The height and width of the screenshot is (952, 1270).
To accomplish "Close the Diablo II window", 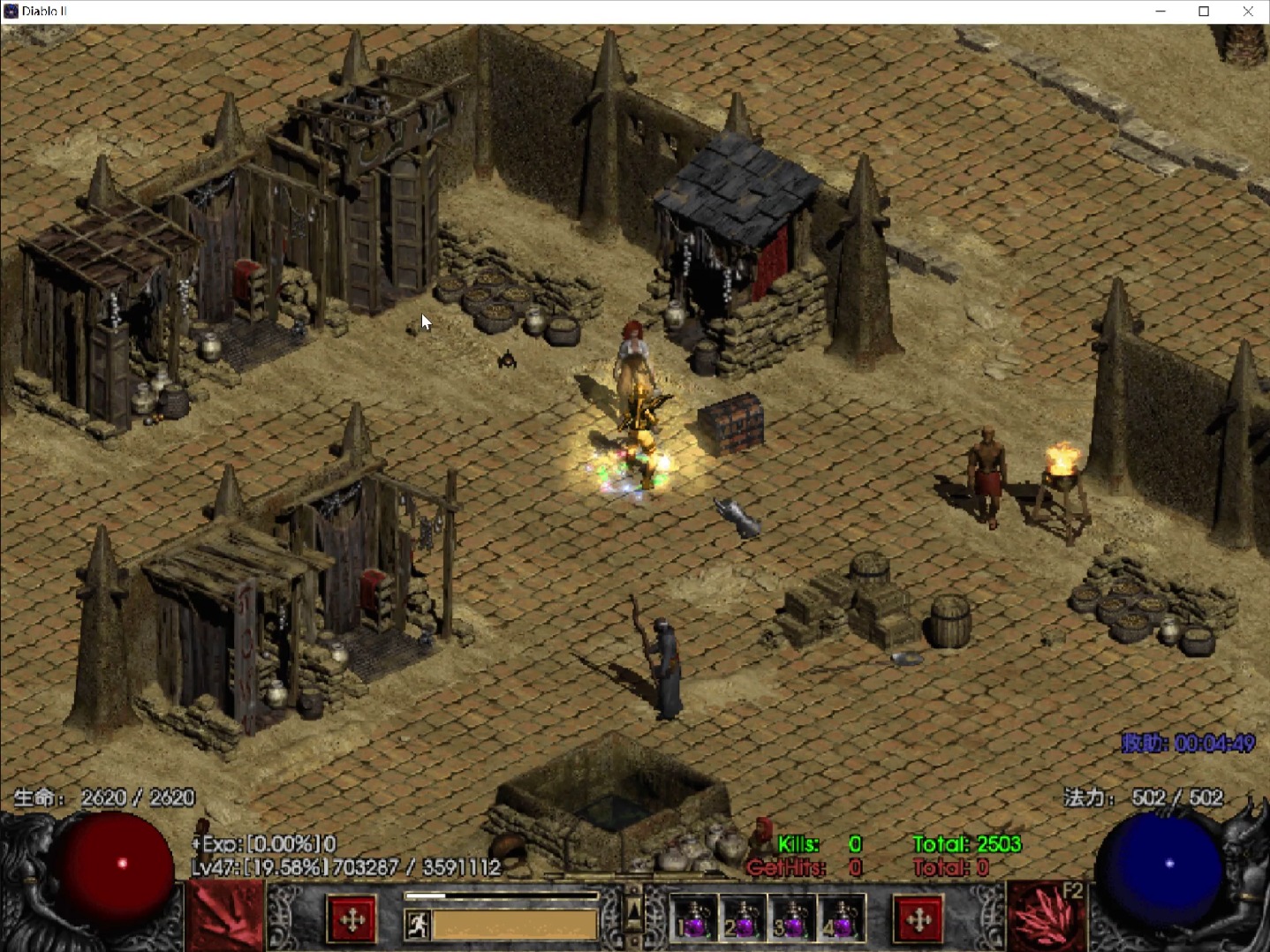I will (x=1247, y=11).
